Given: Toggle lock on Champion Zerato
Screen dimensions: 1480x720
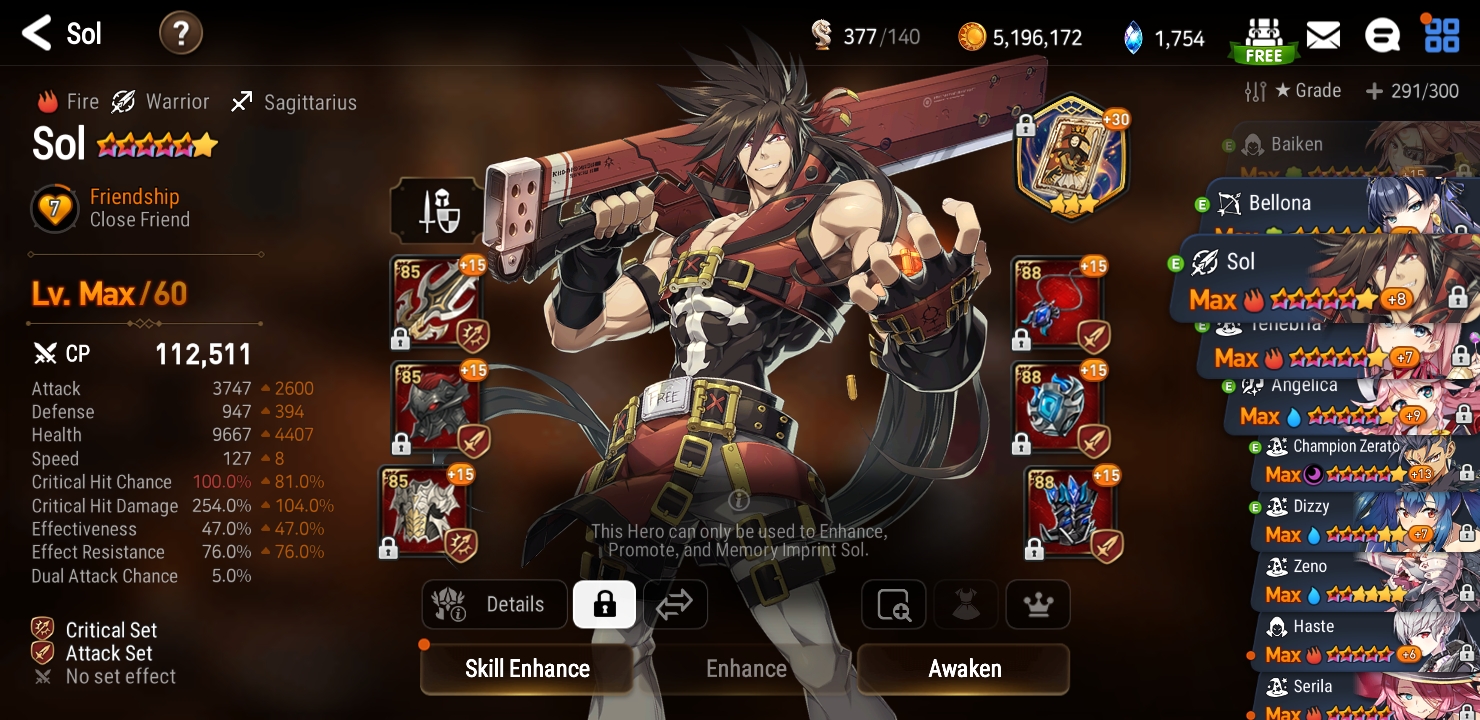Looking at the screenshot, I should coord(1466,474).
